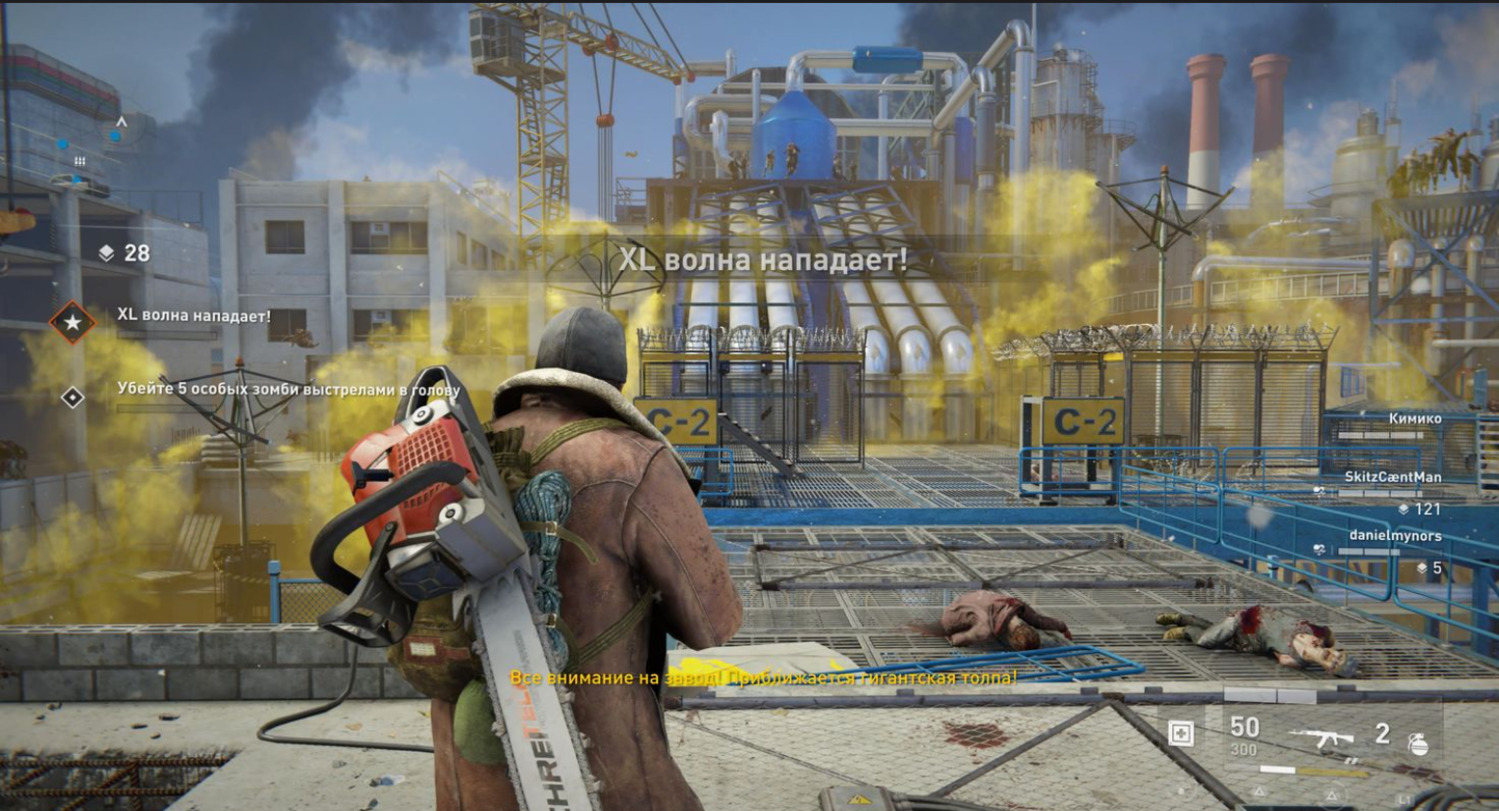
Task: Open the star-marked XL wave objective
Action: (73, 322)
